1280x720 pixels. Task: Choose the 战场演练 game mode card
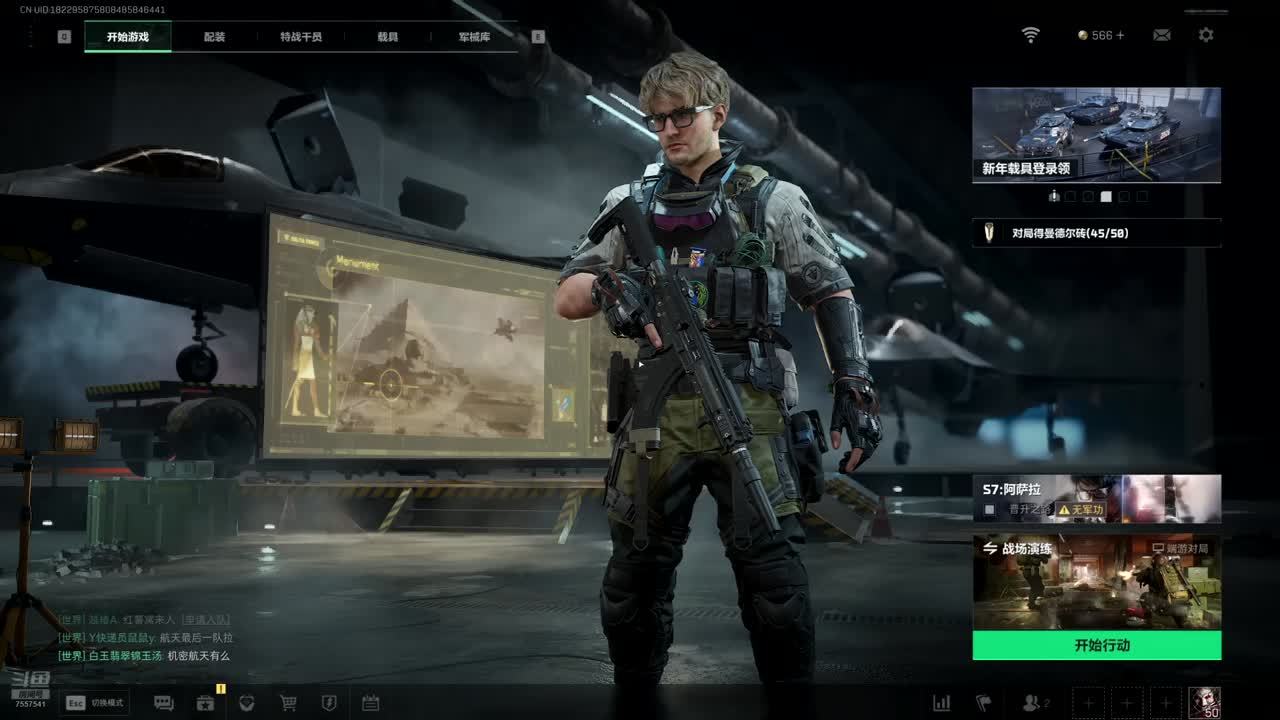[x=1096, y=582]
